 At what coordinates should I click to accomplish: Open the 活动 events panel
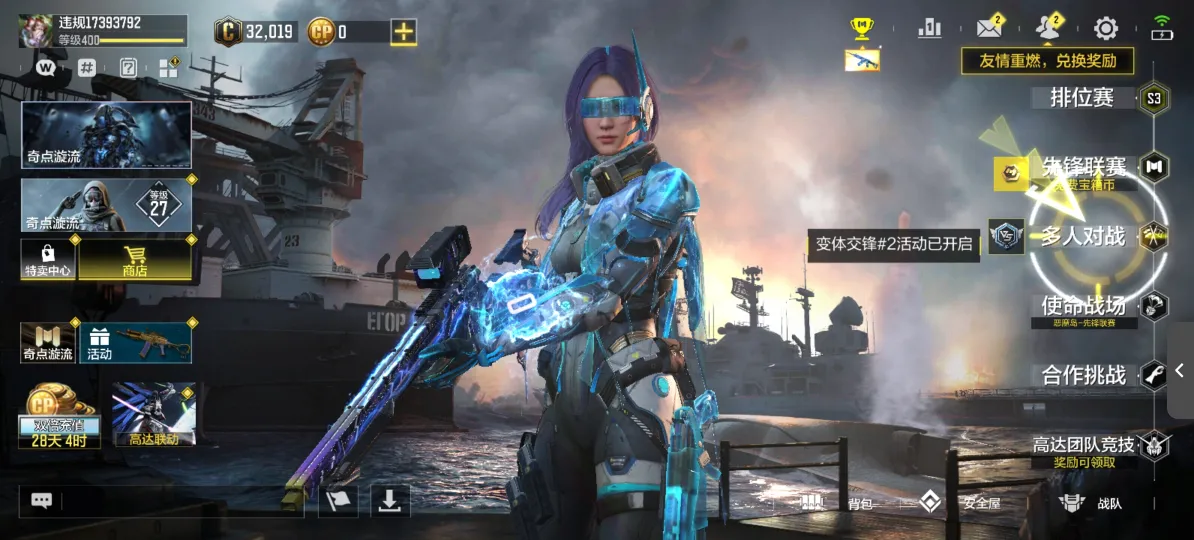pos(135,343)
